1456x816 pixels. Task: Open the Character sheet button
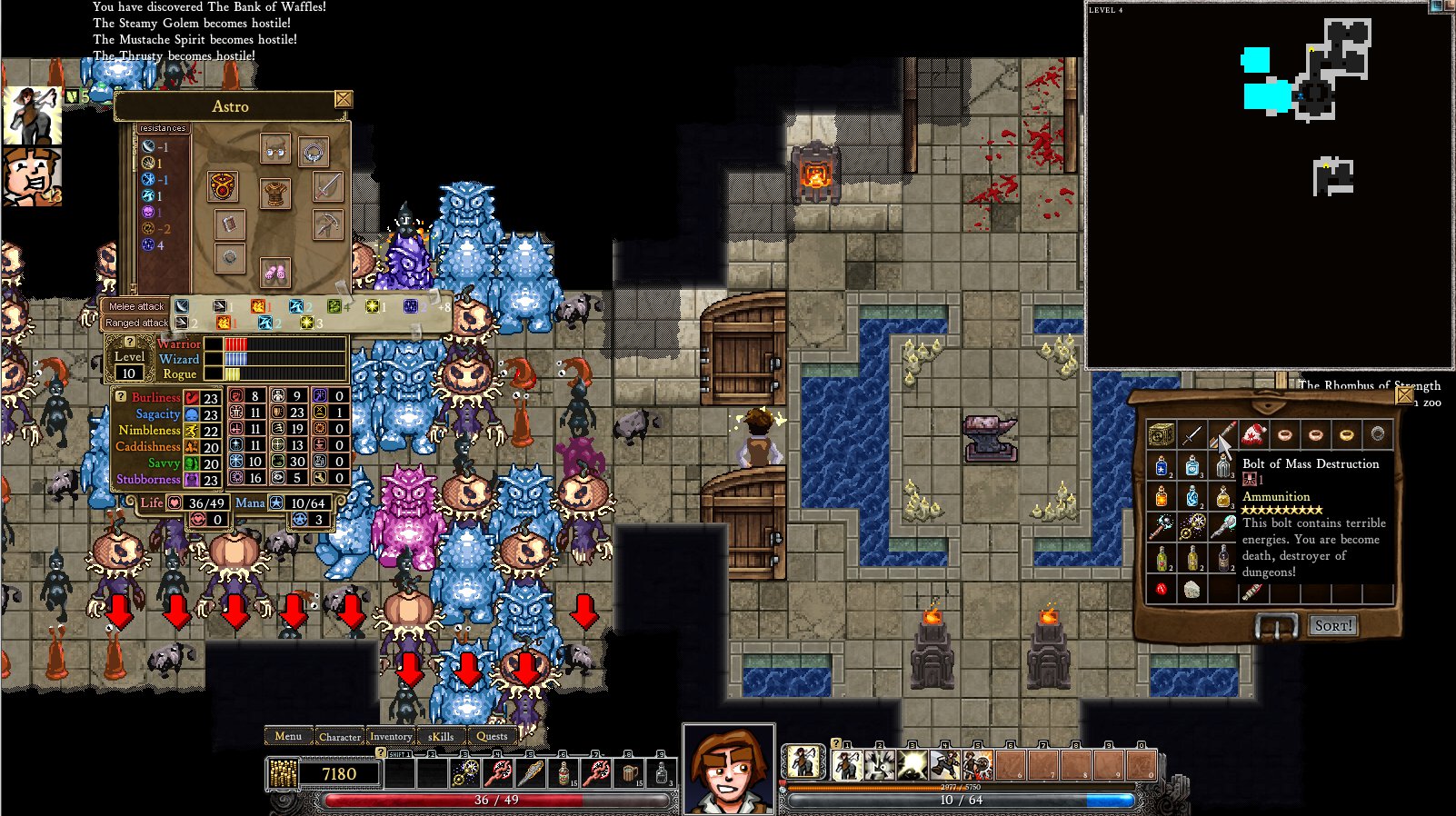click(340, 737)
